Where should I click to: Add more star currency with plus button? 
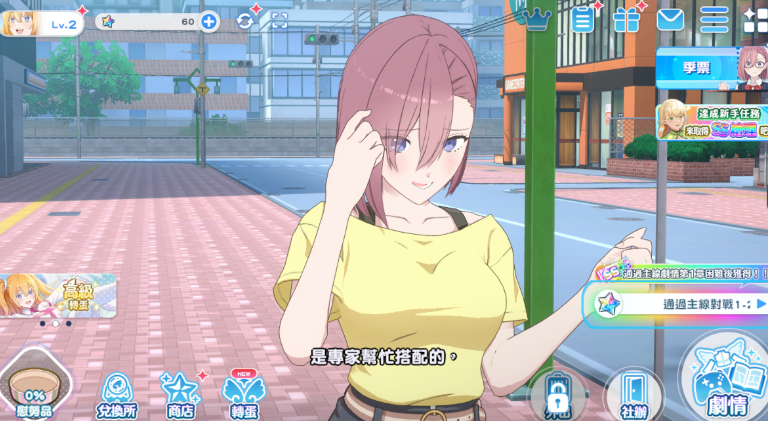click(x=209, y=21)
